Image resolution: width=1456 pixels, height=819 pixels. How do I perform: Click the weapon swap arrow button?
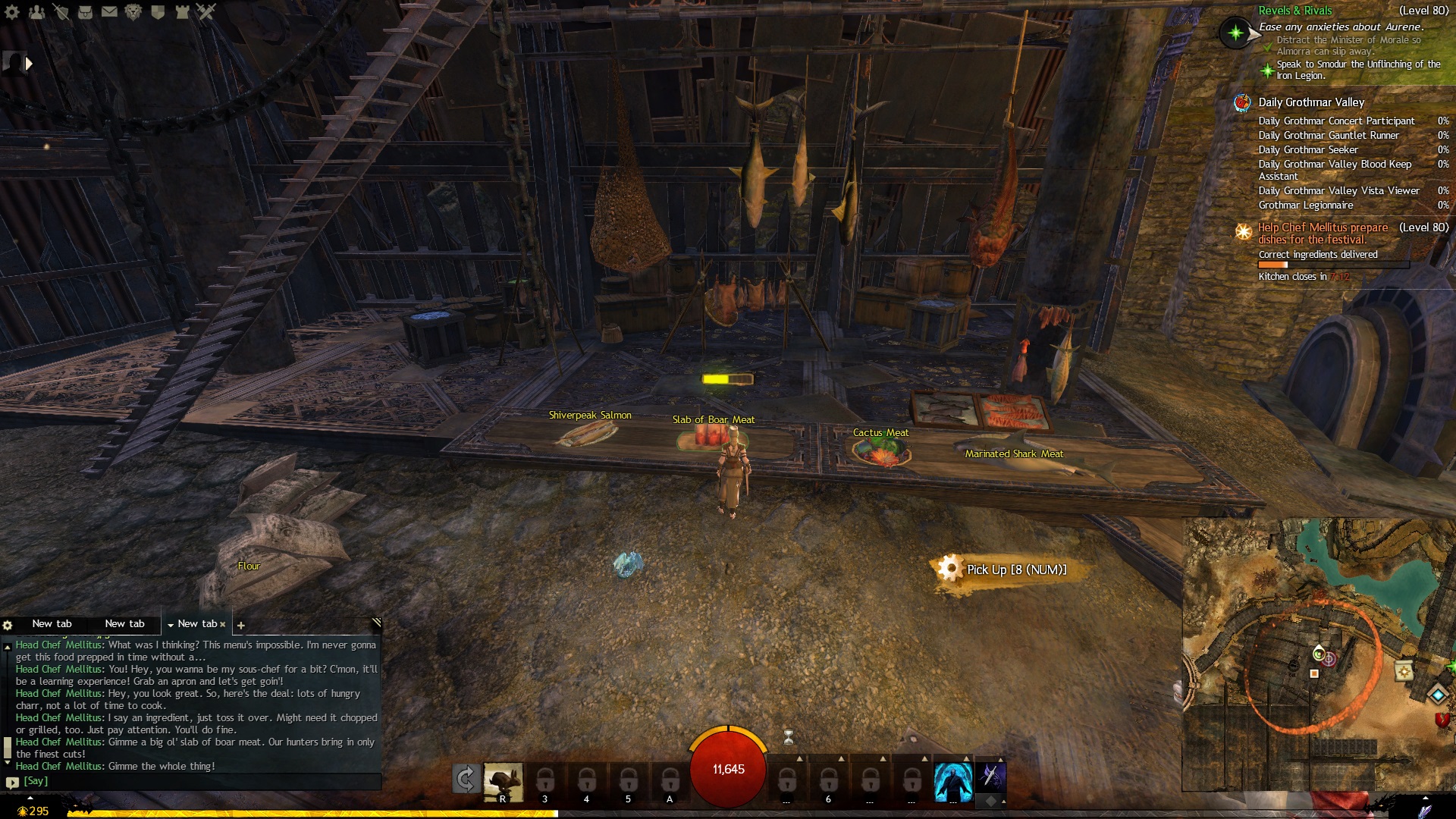[465, 779]
